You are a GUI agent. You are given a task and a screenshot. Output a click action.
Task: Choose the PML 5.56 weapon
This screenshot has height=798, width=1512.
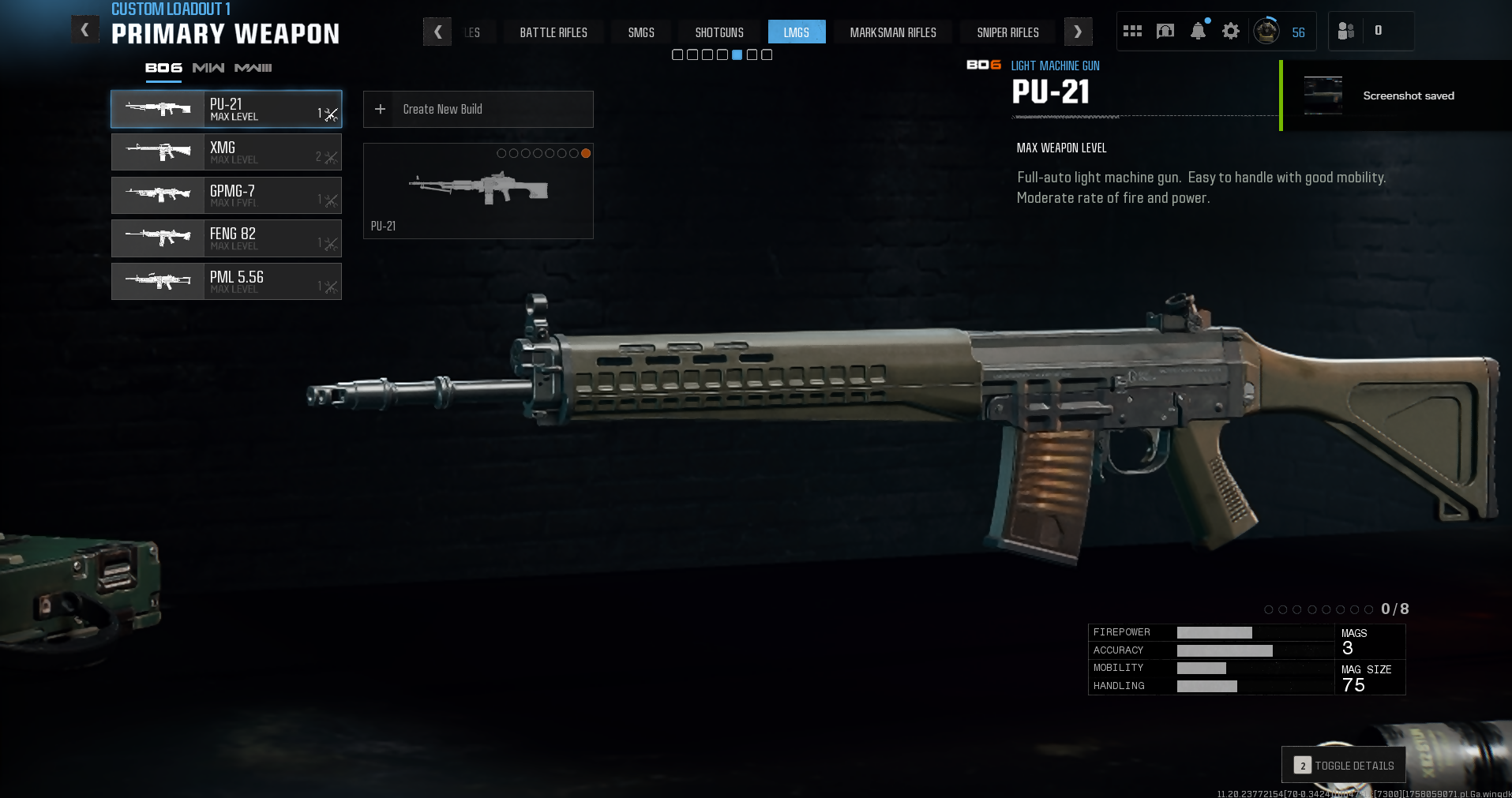pos(226,282)
